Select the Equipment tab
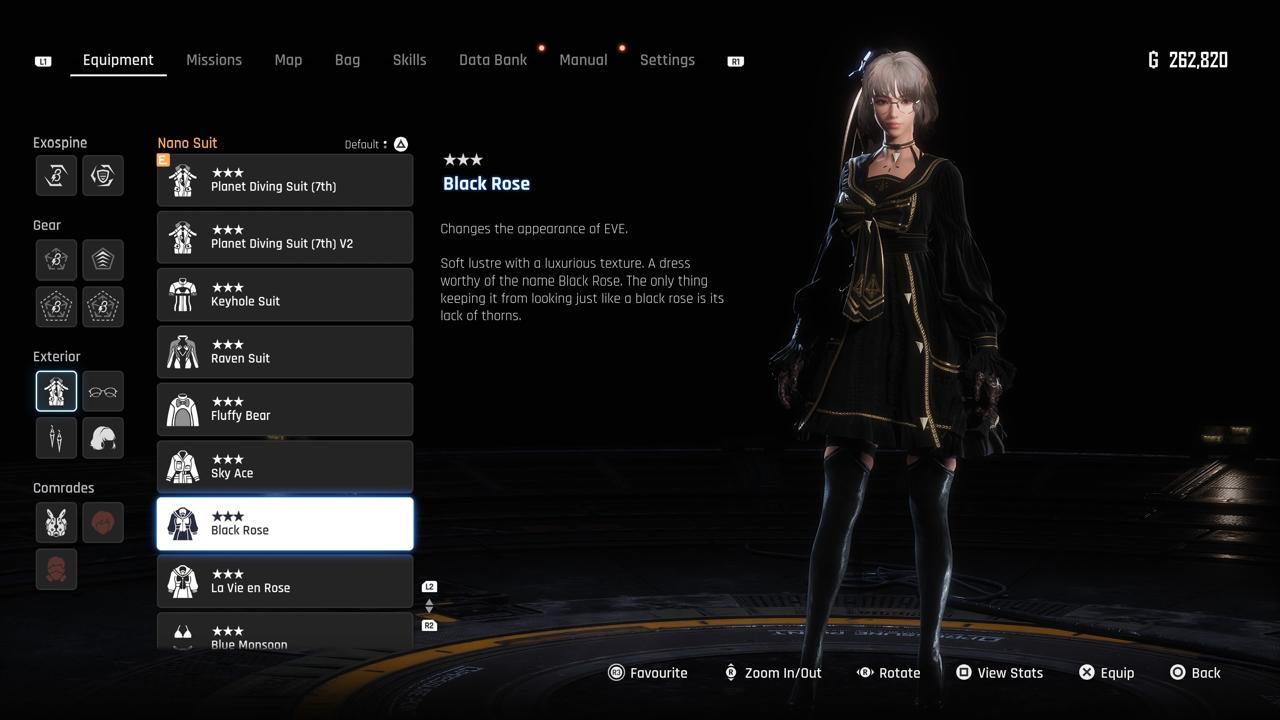Viewport: 1280px width, 720px height. point(118,60)
